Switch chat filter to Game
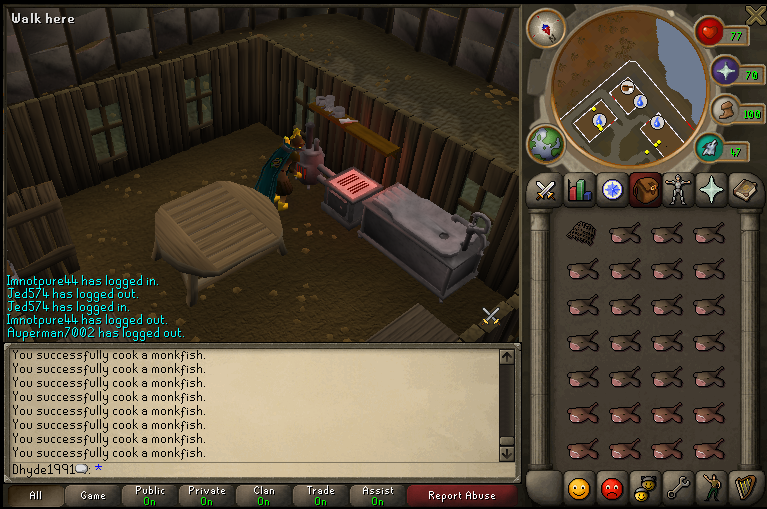 (93, 495)
